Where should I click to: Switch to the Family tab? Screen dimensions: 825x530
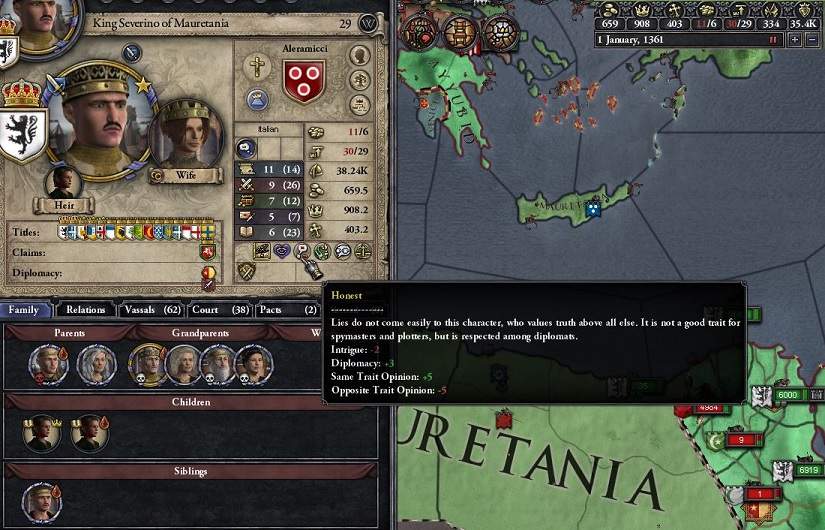click(24, 310)
